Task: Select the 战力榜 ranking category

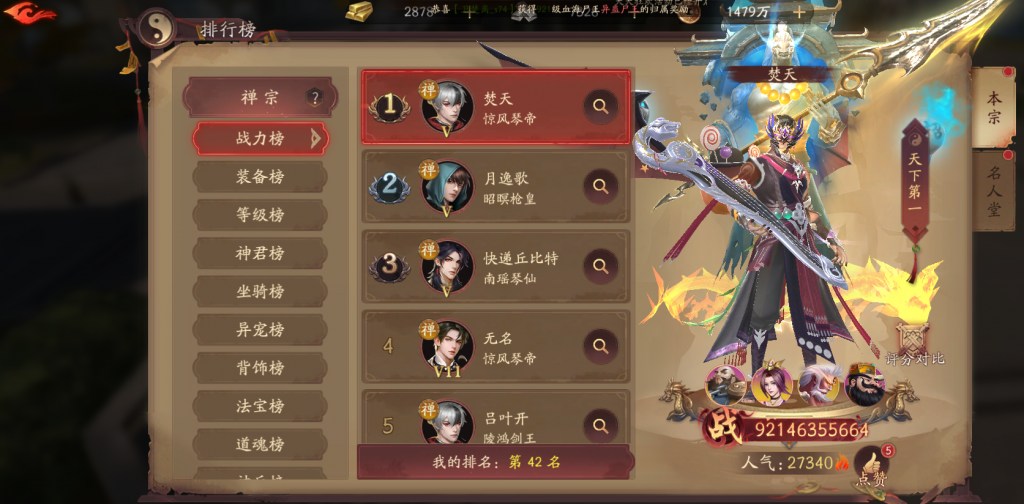Action: (x=260, y=138)
